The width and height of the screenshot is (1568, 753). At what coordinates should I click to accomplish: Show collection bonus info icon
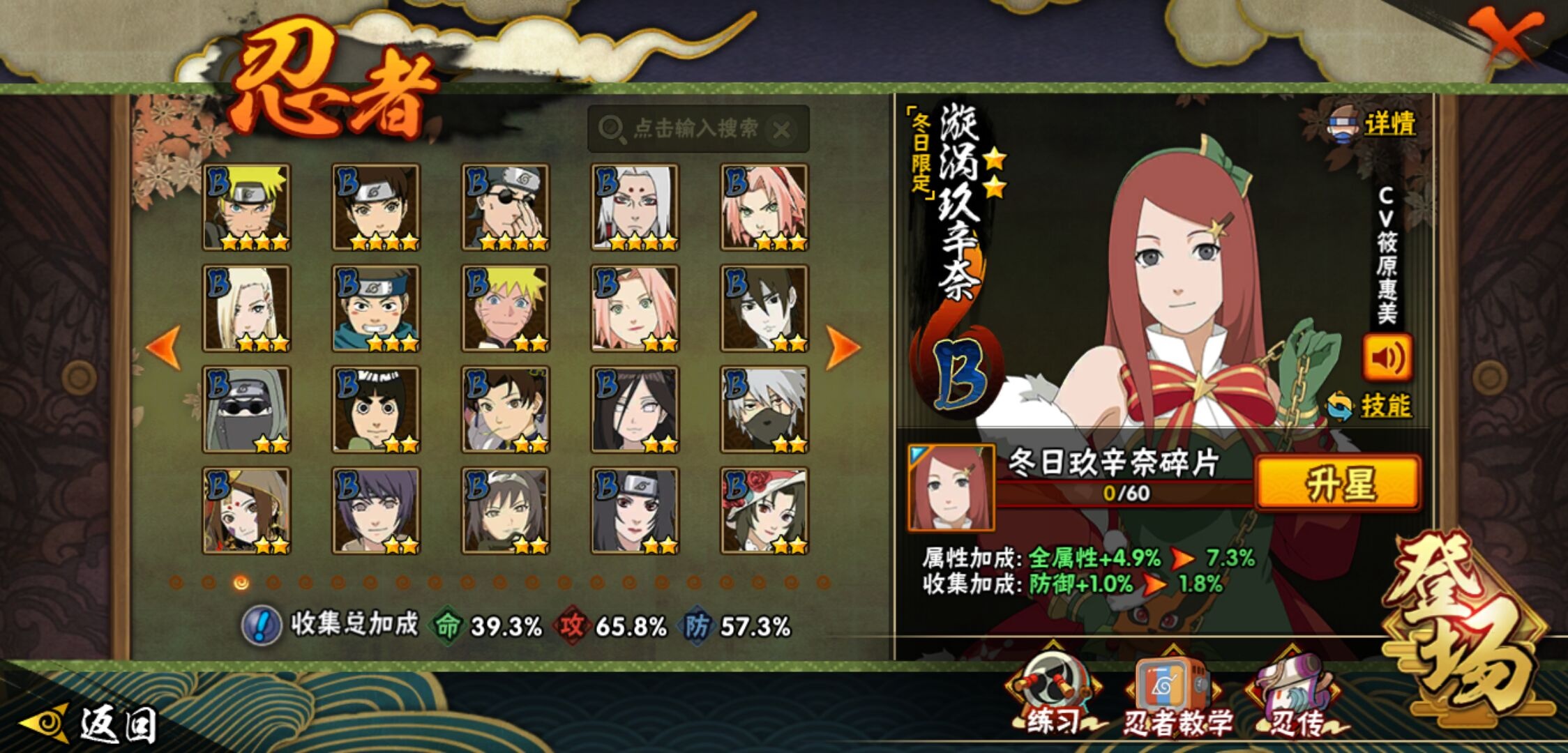(261, 625)
